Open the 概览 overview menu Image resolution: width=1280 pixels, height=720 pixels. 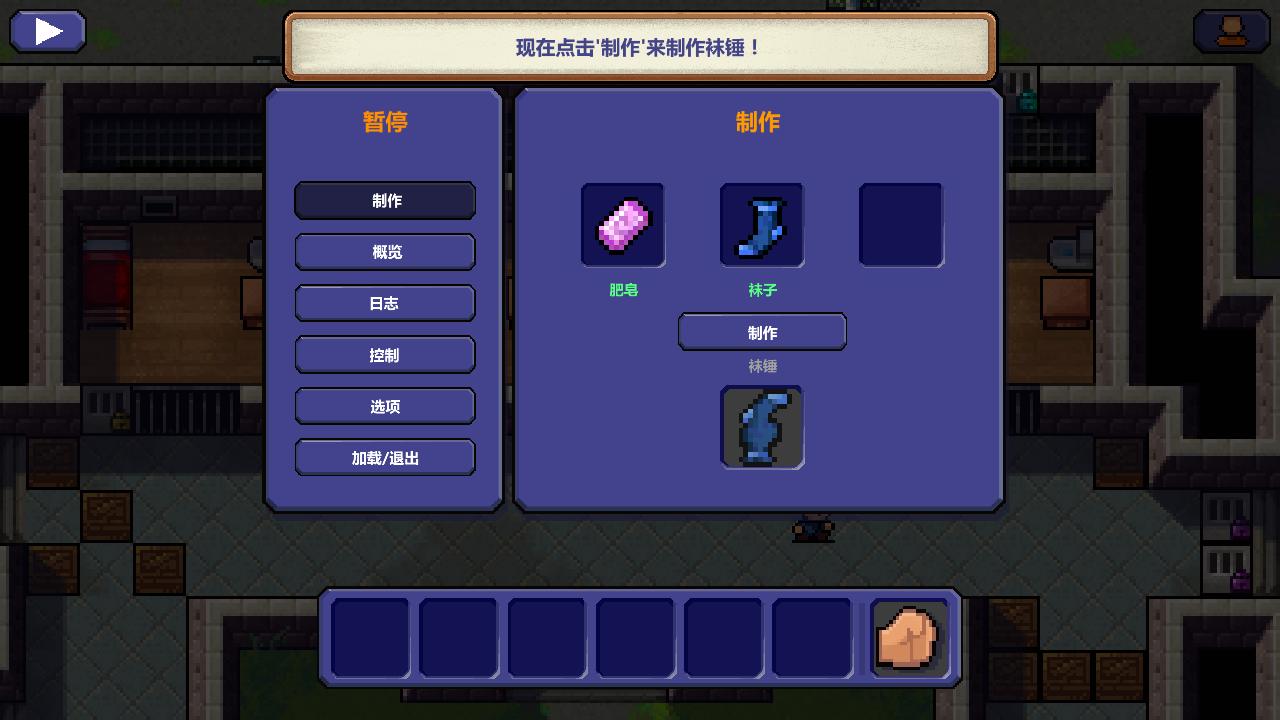point(385,252)
